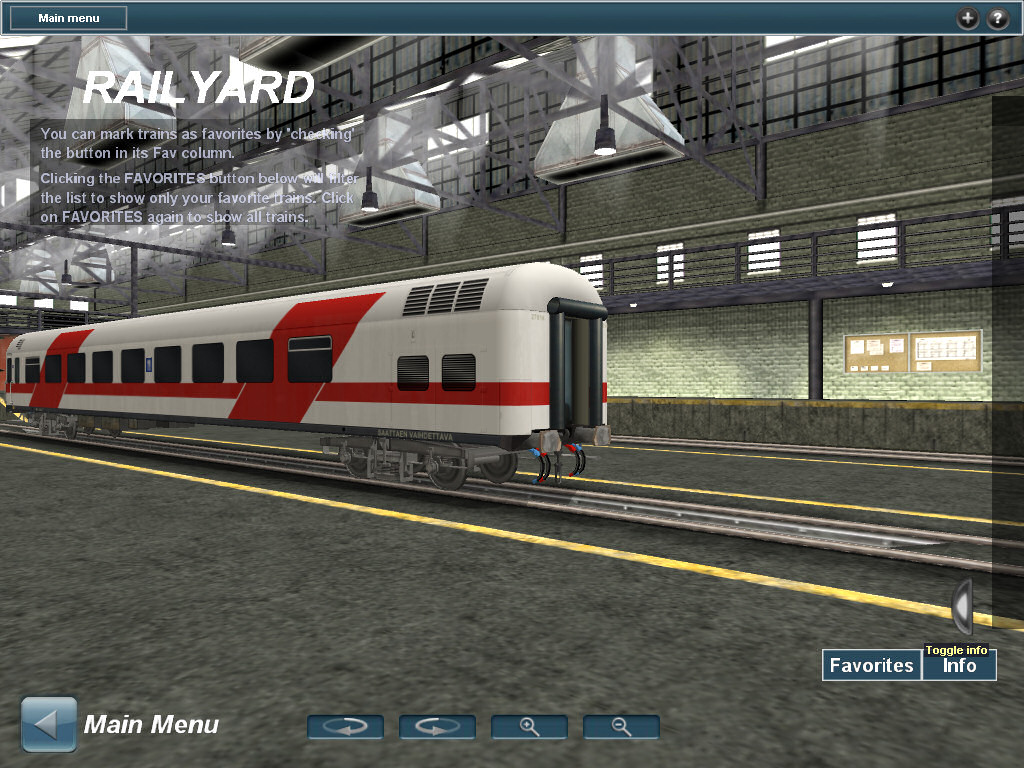This screenshot has height=768, width=1024.
Task: Rotate the train view right
Action: click(x=437, y=727)
